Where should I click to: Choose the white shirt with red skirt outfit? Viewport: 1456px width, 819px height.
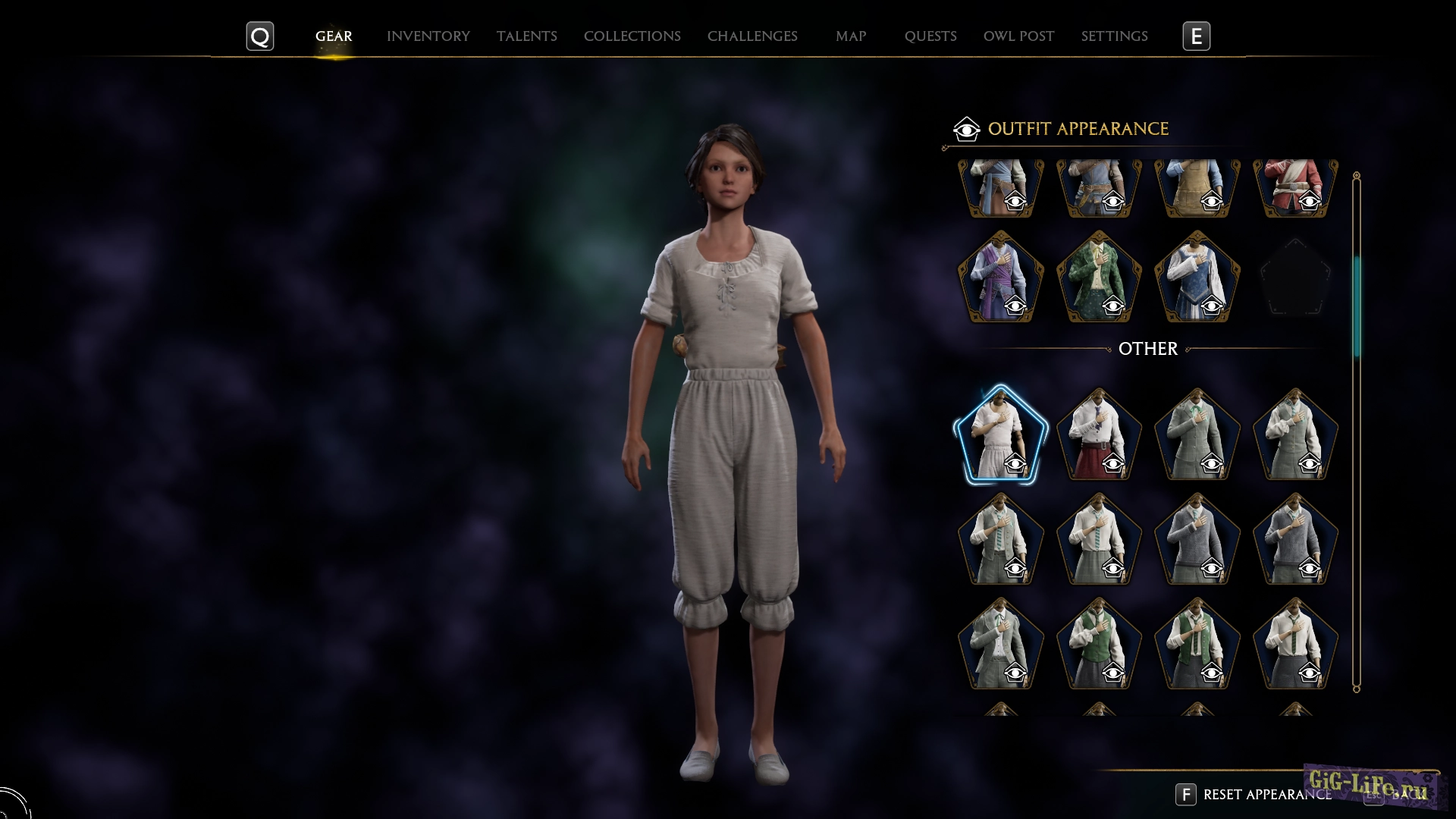(1099, 435)
